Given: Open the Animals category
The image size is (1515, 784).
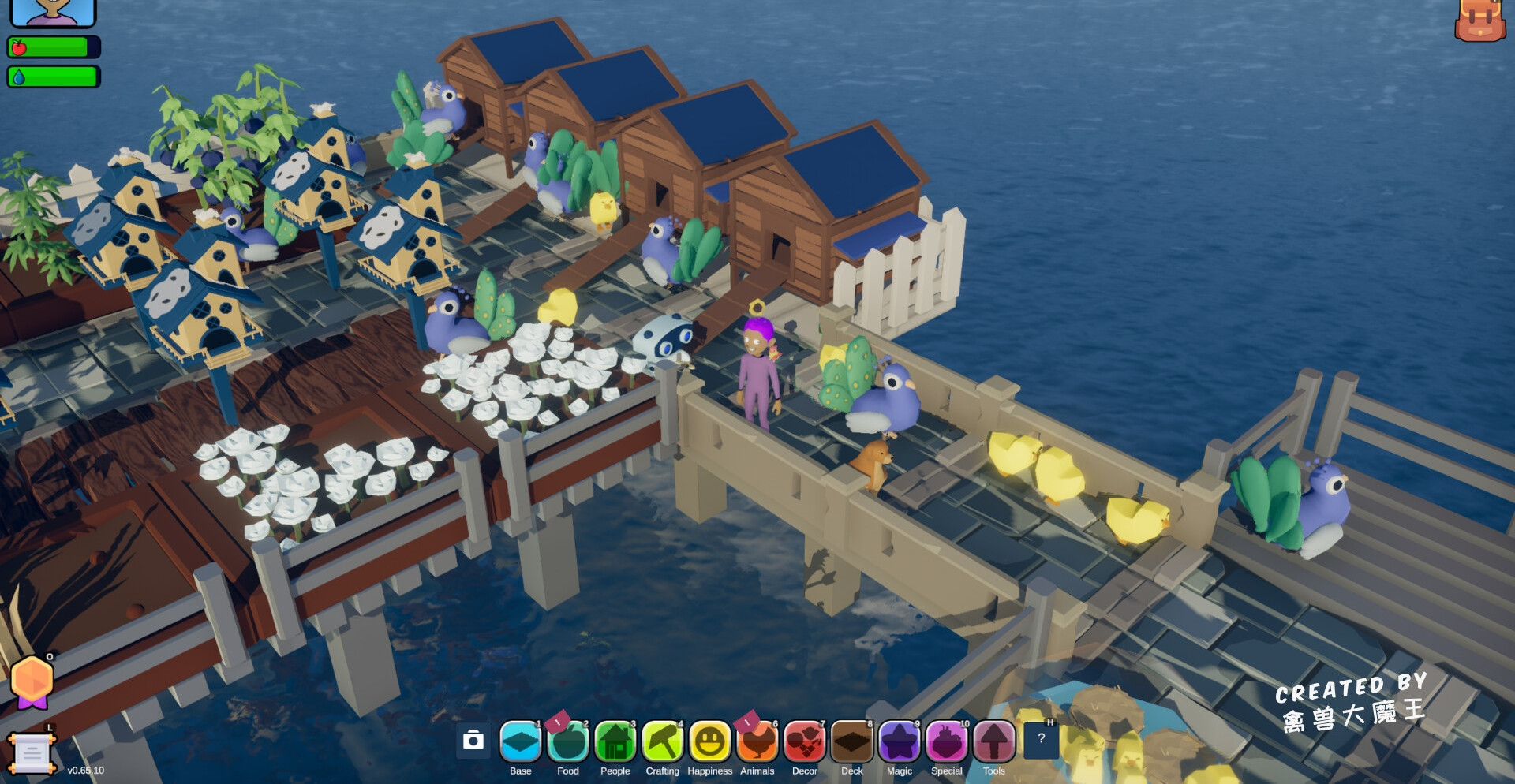Looking at the screenshot, I should [757, 742].
